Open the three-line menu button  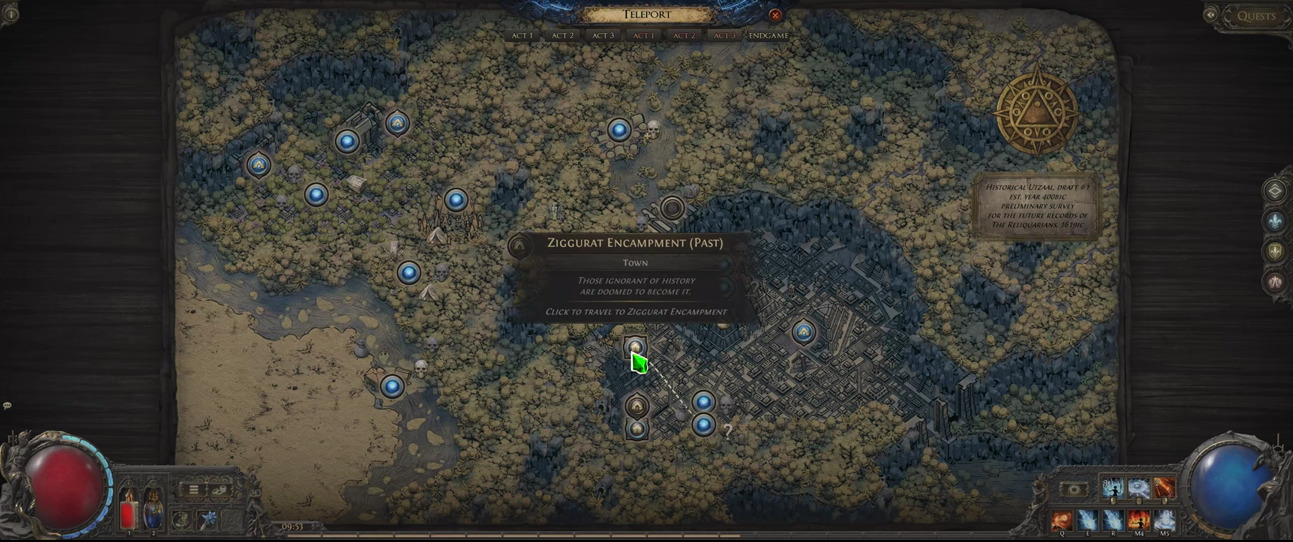(x=193, y=490)
